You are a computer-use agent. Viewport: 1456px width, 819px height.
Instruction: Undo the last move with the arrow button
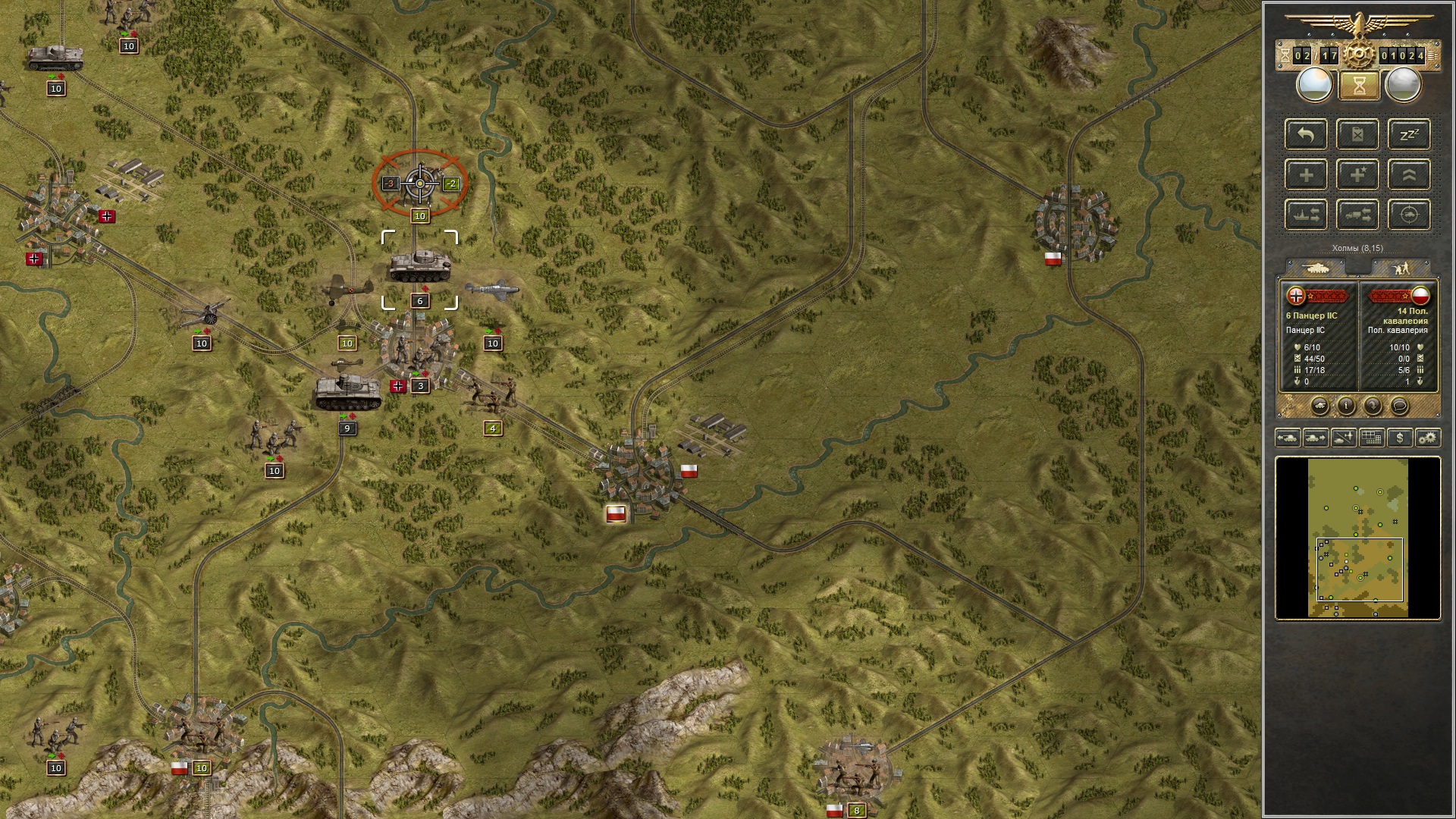[x=1306, y=134]
